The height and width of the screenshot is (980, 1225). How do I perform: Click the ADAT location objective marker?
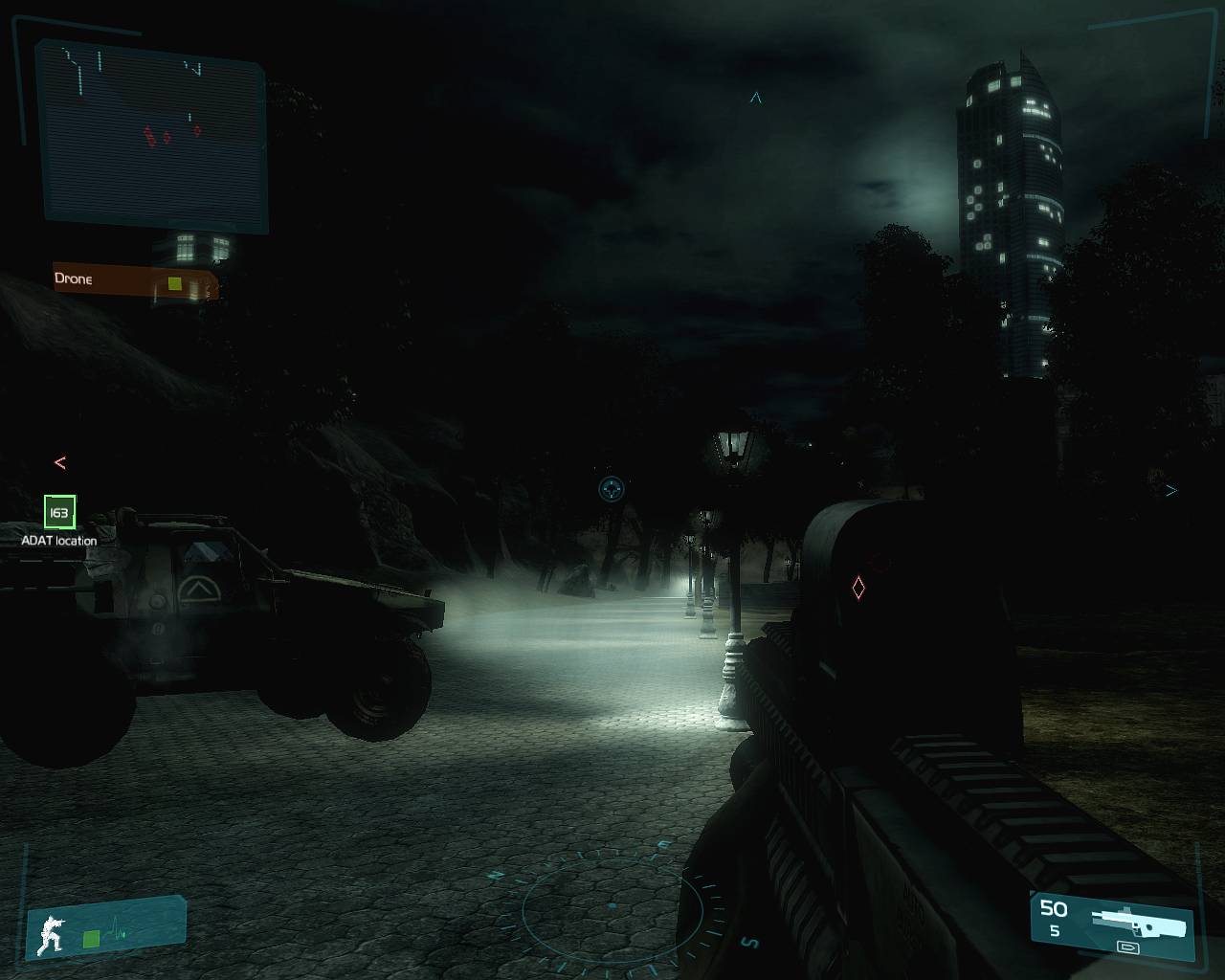(x=59, y=513)
